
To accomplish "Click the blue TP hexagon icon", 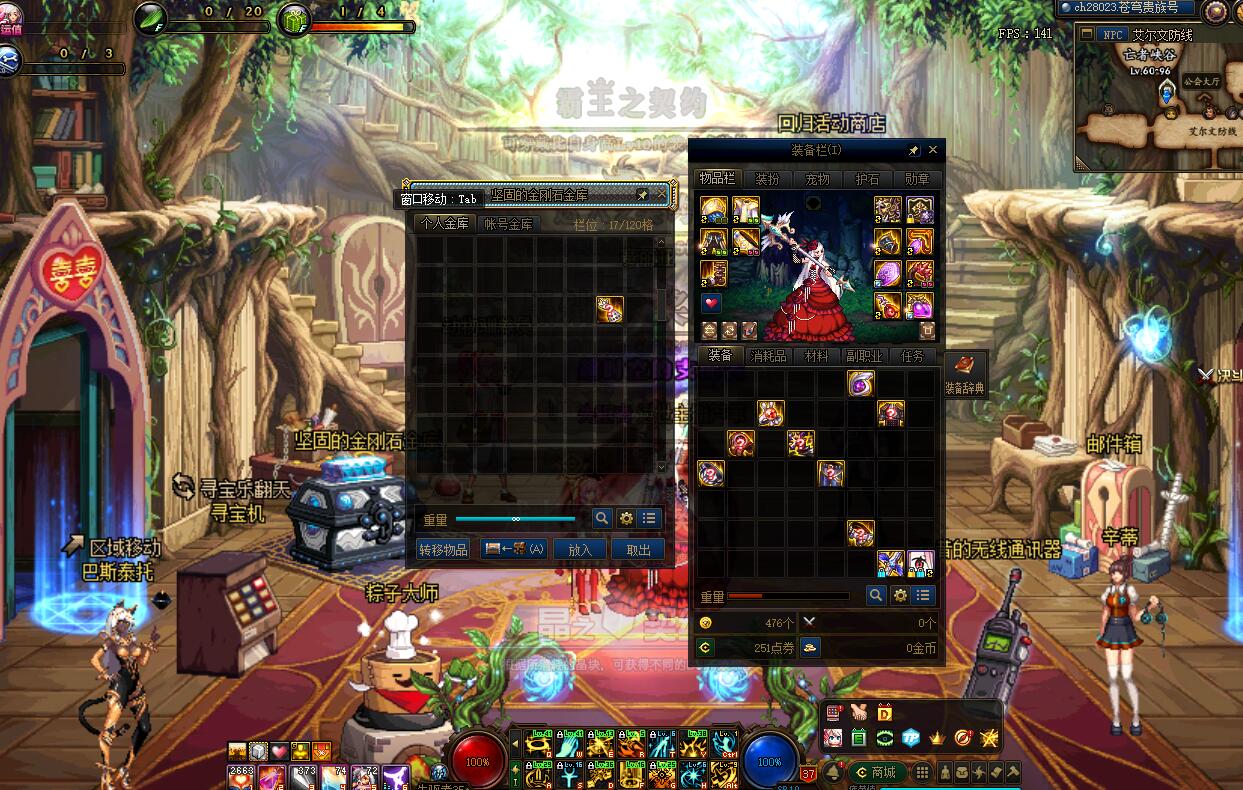I will tap(911, 738).
